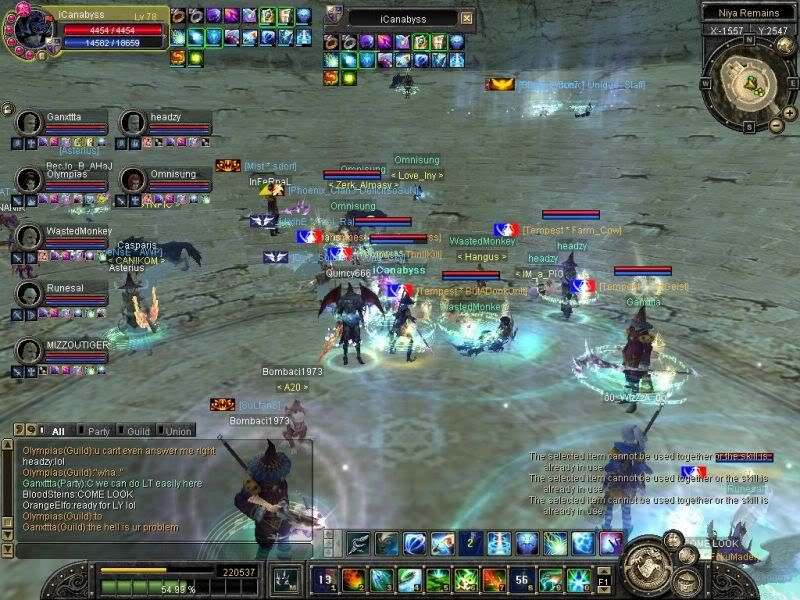The width and height of the screenshot is (800, 600).
Task: Close the iCanabyss target window
Action: 466,18
